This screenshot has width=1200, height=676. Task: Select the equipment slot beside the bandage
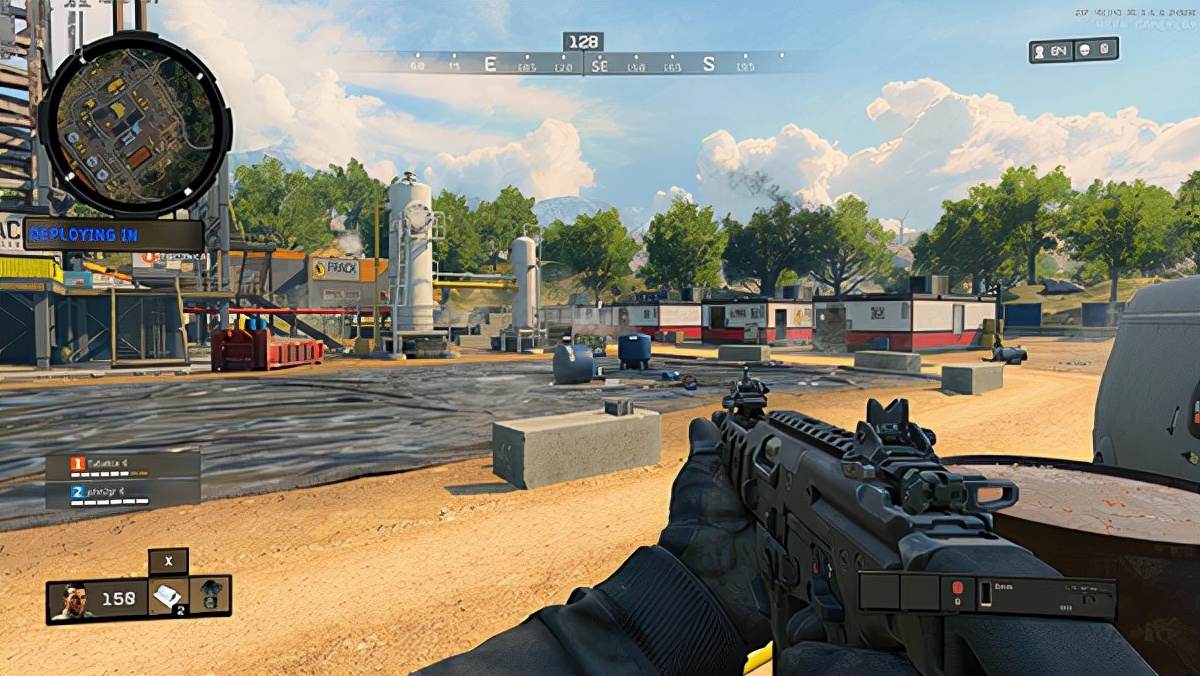211,594
